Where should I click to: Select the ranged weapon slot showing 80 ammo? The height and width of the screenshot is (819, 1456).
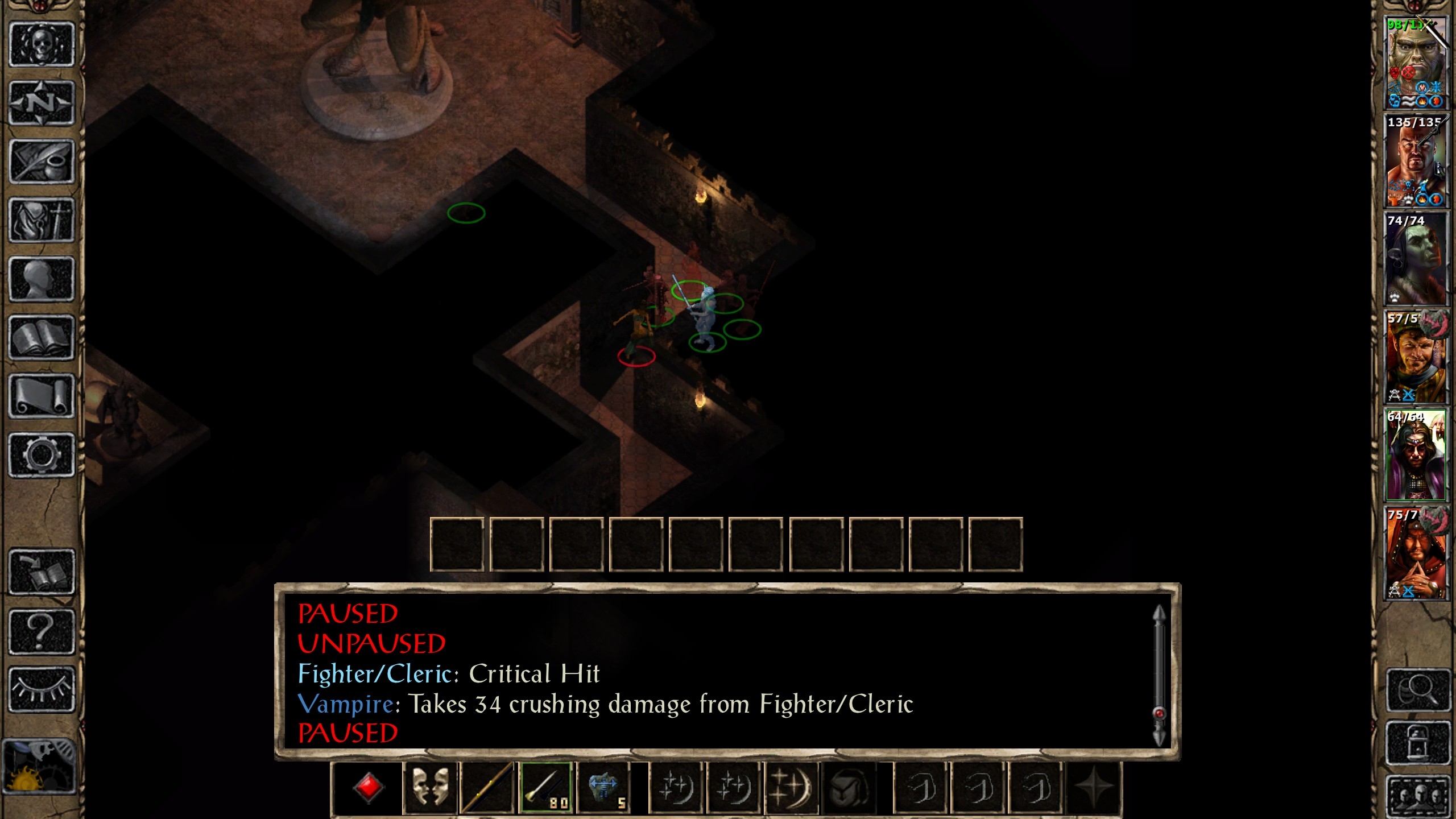546,788
